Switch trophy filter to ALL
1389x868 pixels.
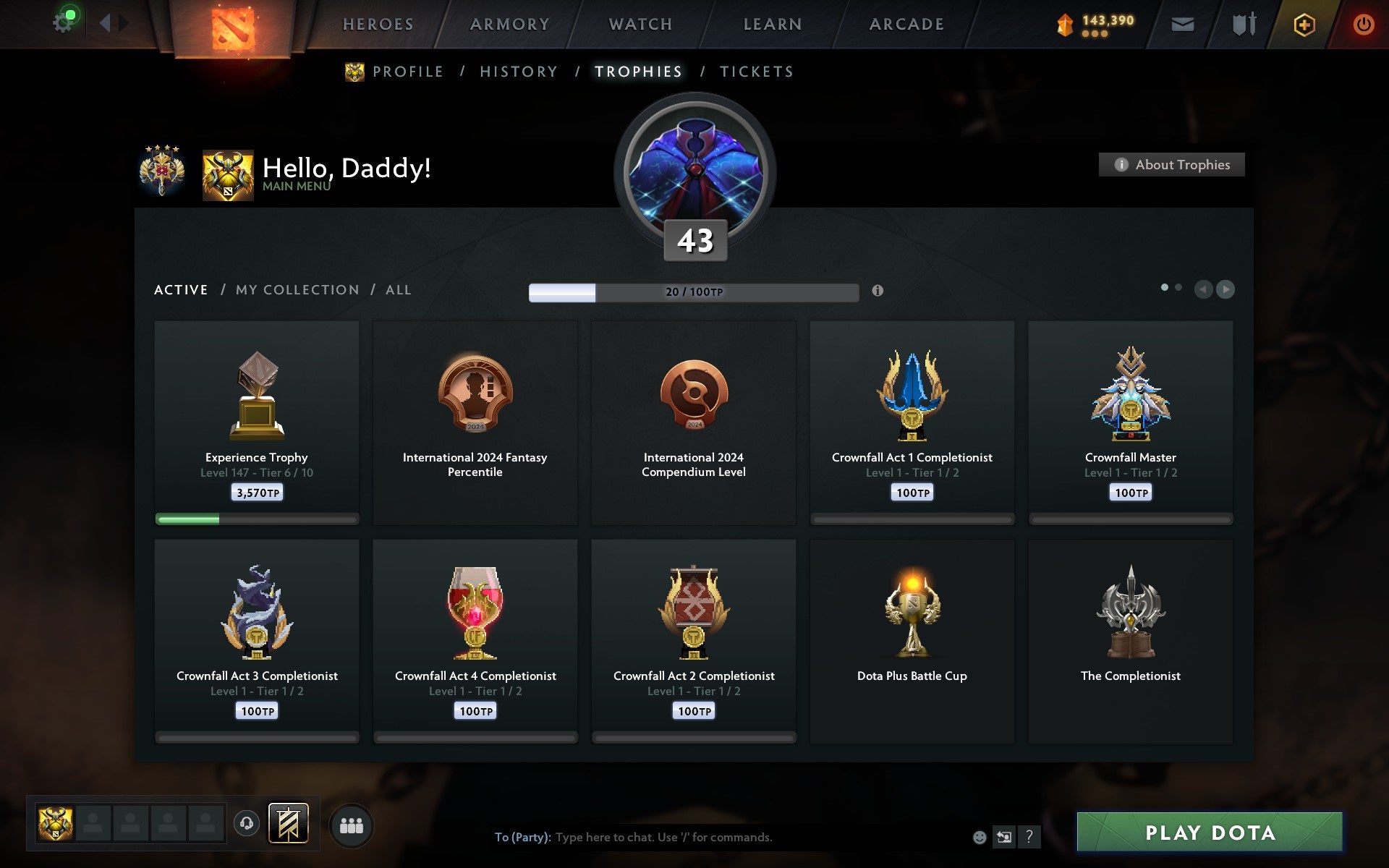pyautogui.click(x=399, y=289)
